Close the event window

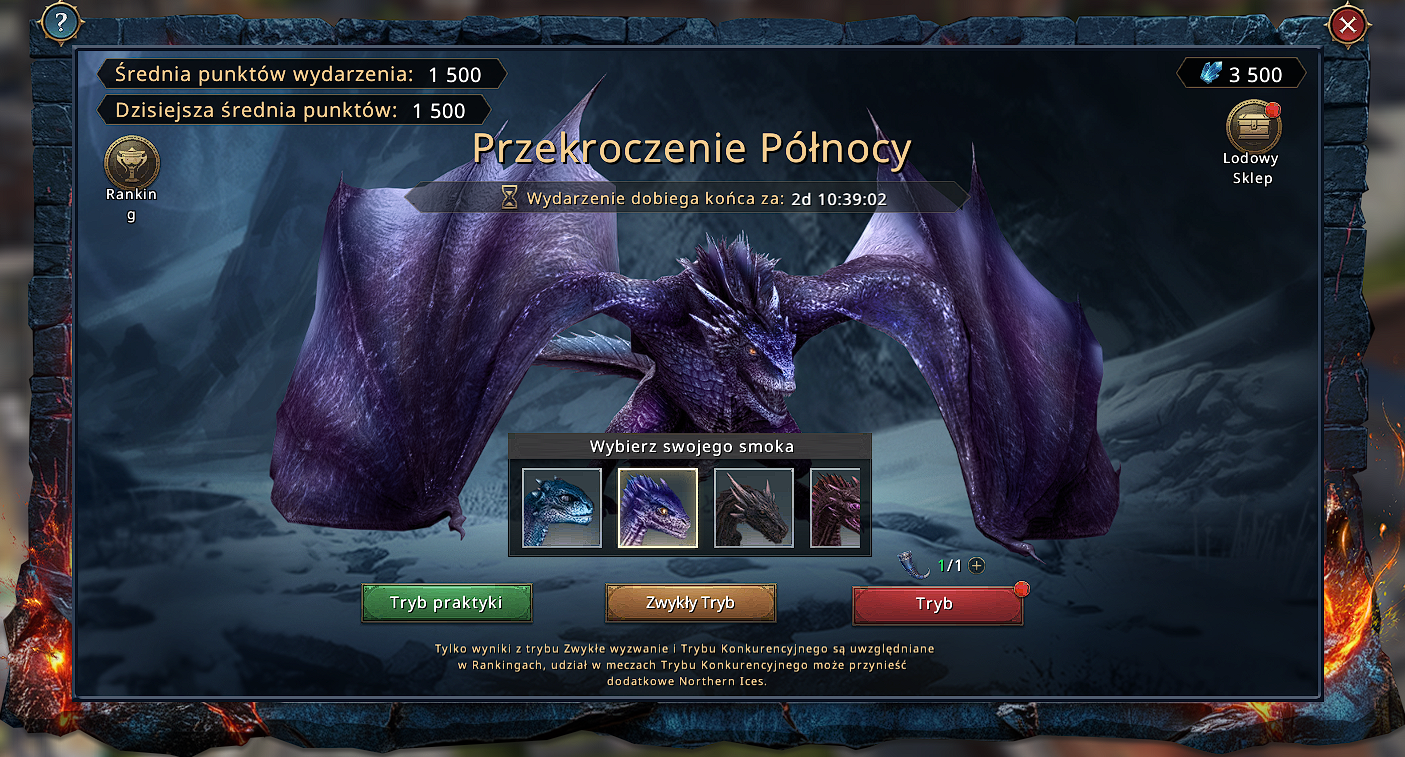click(1347, 25)
